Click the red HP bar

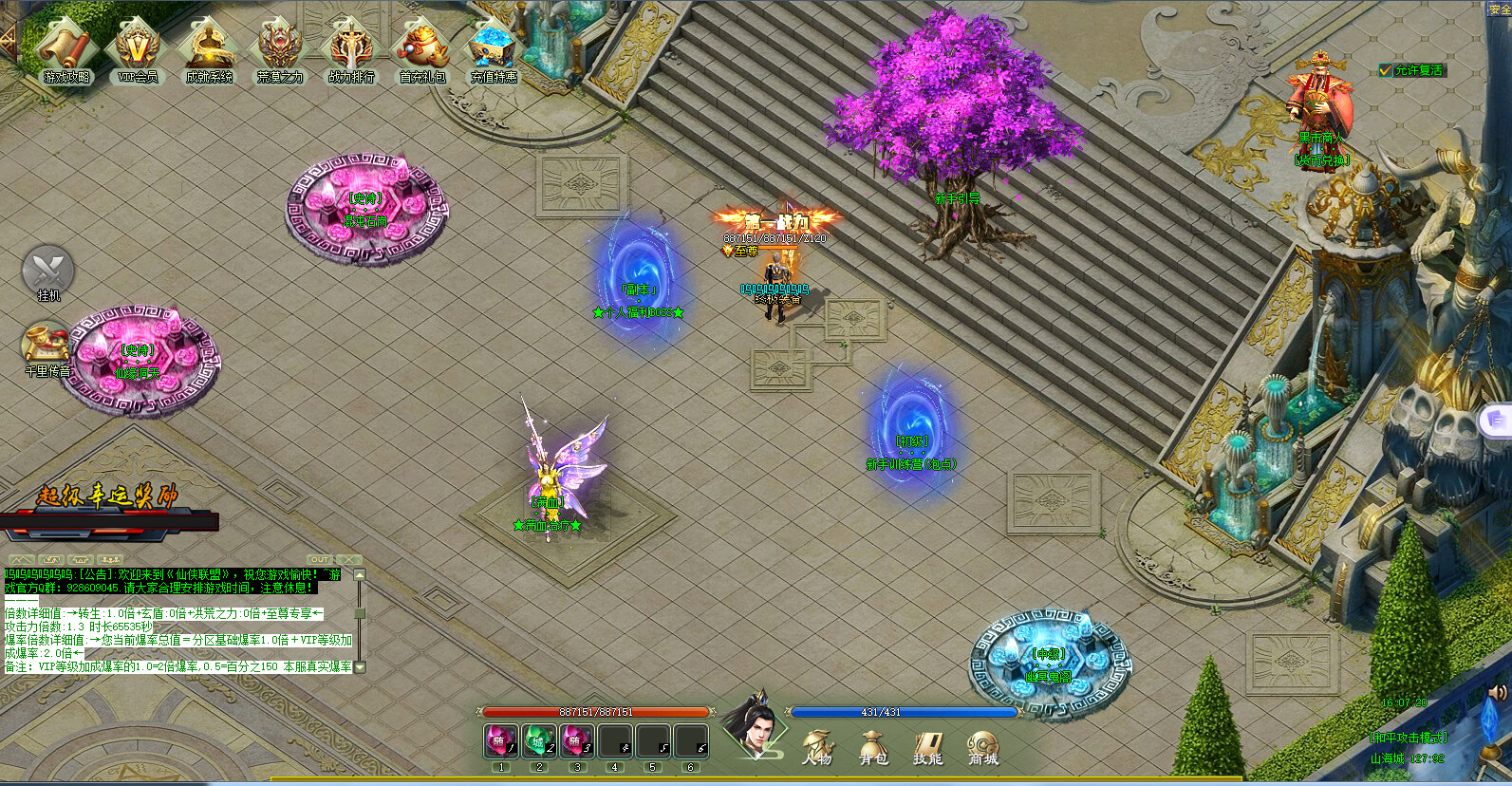click(598, 710)
